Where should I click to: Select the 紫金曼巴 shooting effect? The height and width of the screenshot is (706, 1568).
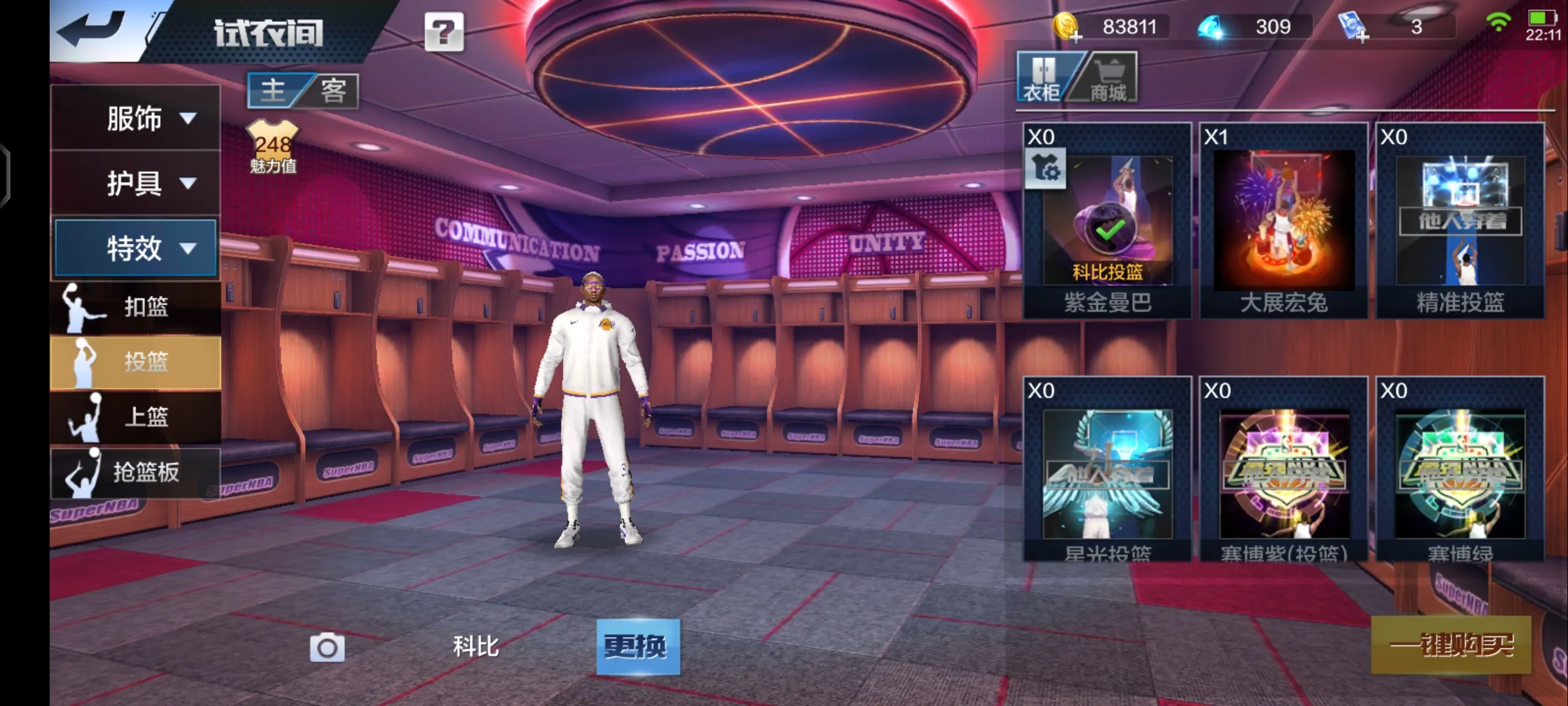coord(1107,221)
